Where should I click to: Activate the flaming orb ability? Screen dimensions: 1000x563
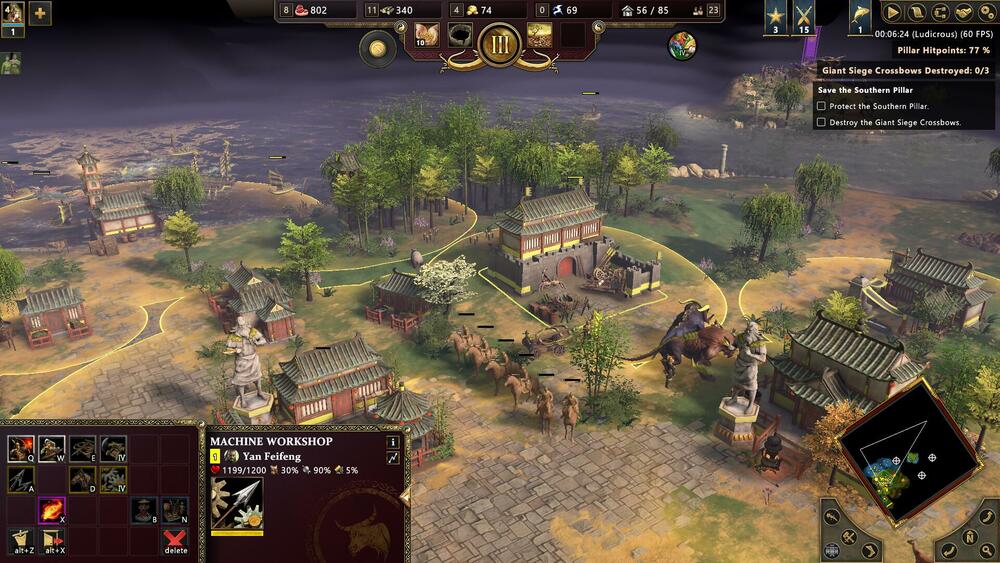point(51,510)
